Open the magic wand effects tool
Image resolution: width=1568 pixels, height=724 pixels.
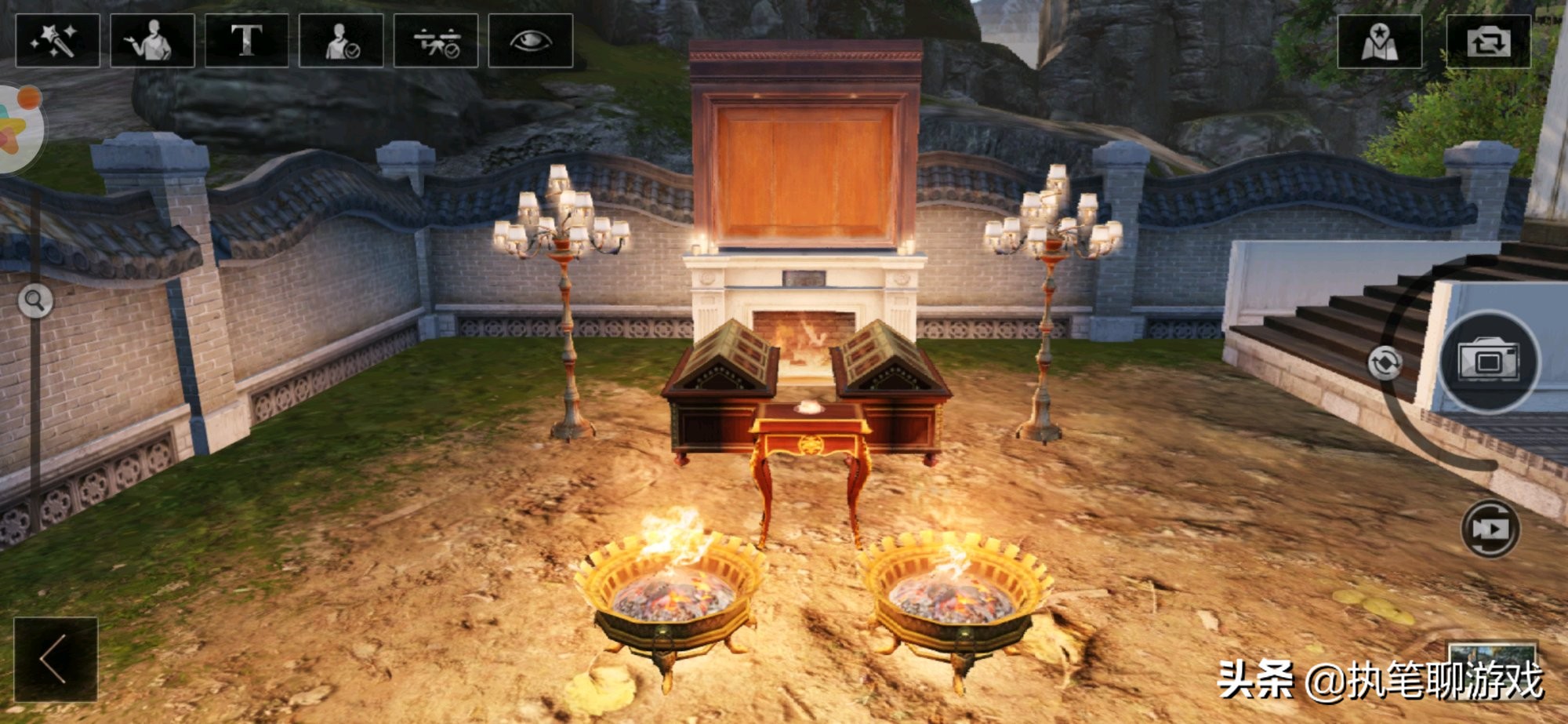(x=57, y=41)
